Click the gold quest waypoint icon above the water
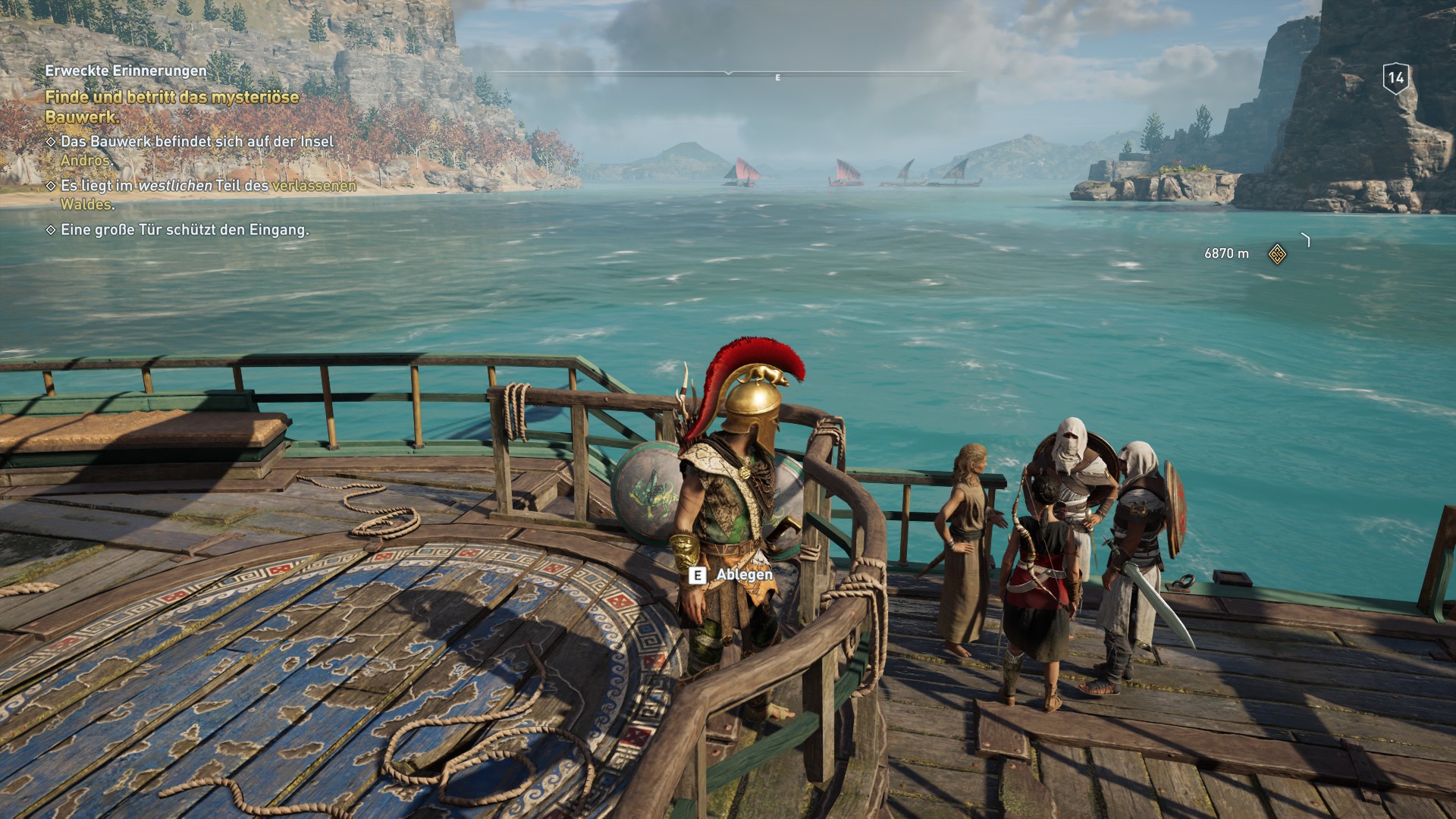This screenshot has height=819, width=1456. [x=1278, y=254]
